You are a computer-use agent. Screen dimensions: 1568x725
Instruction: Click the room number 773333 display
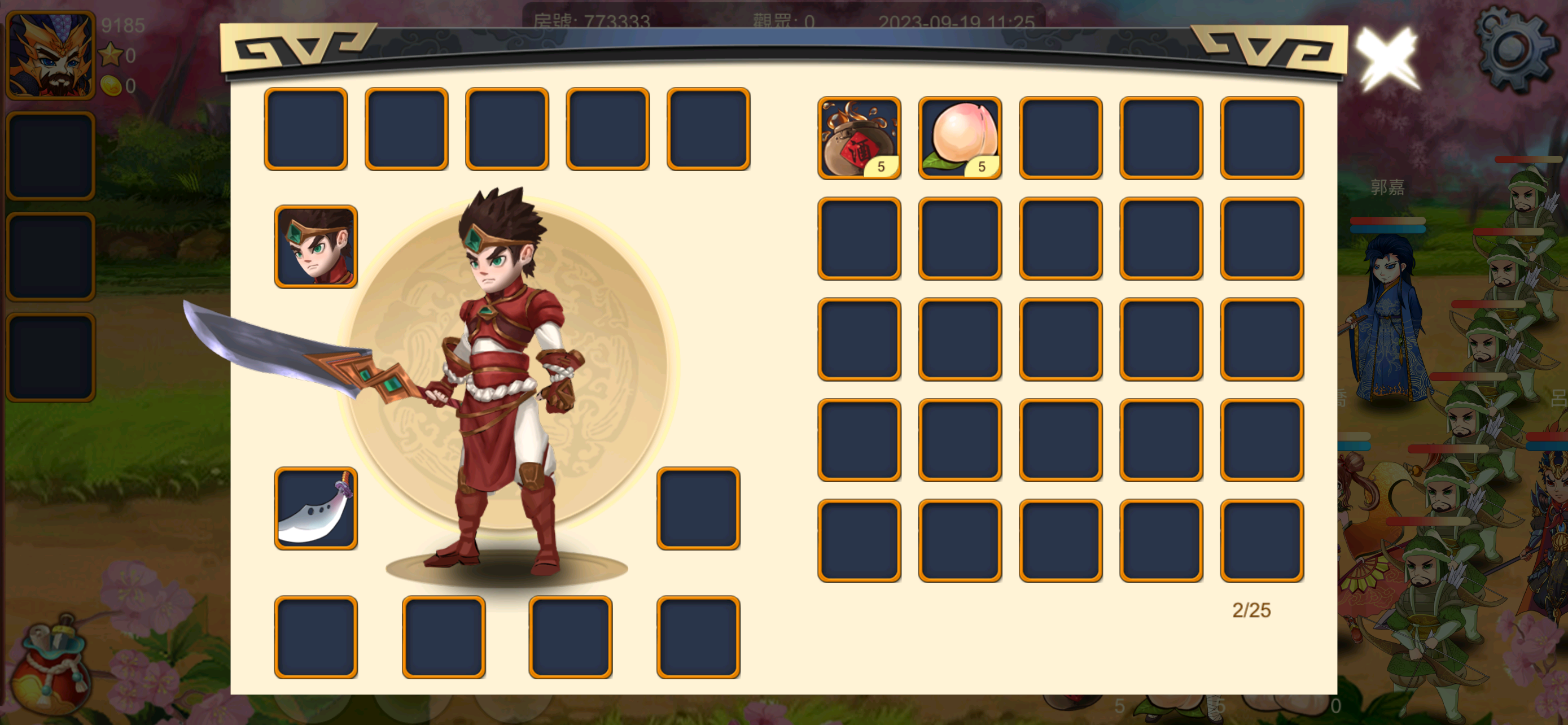click(x=593, y=19)
